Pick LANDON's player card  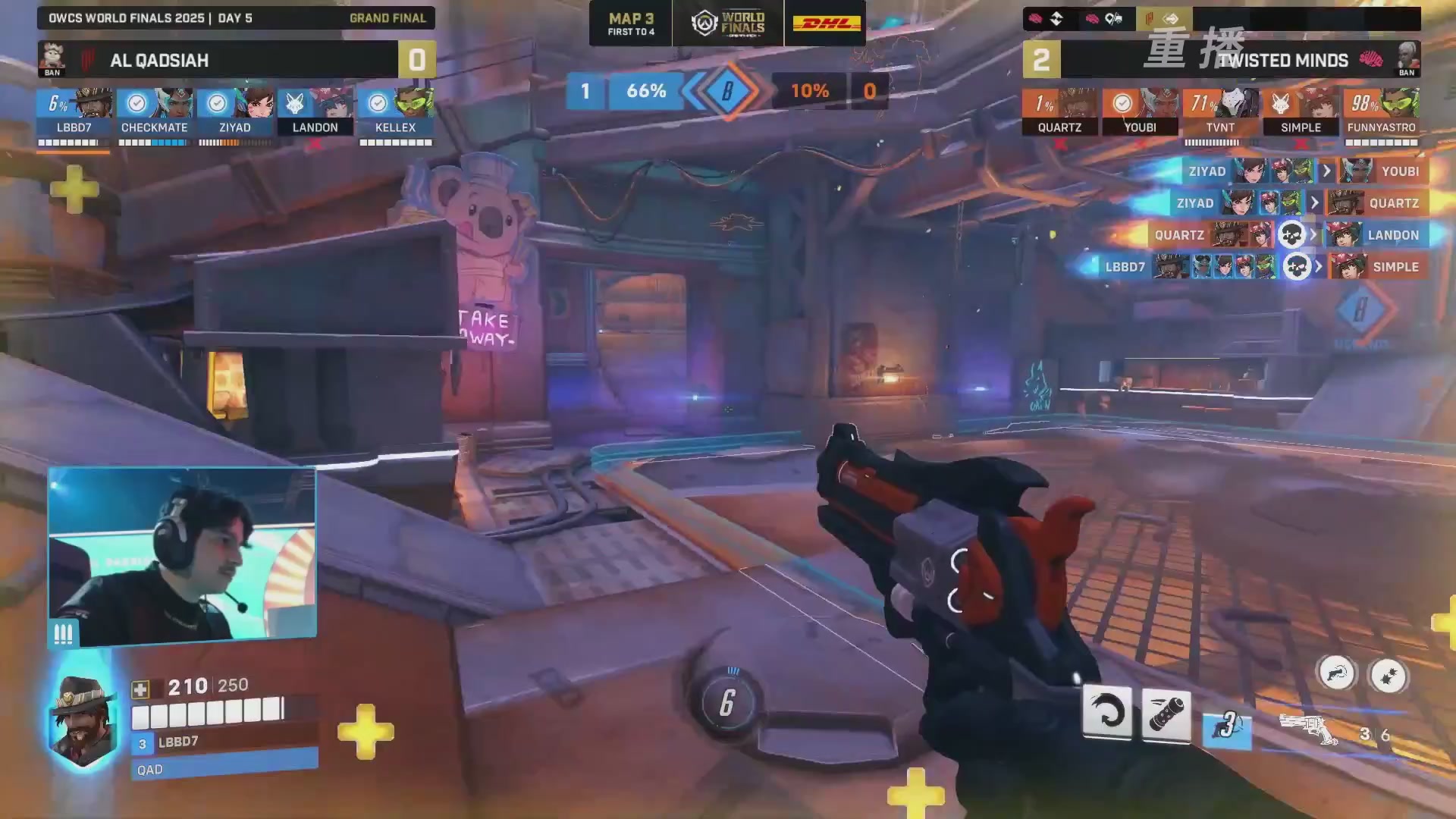click(x=315, y=112)
